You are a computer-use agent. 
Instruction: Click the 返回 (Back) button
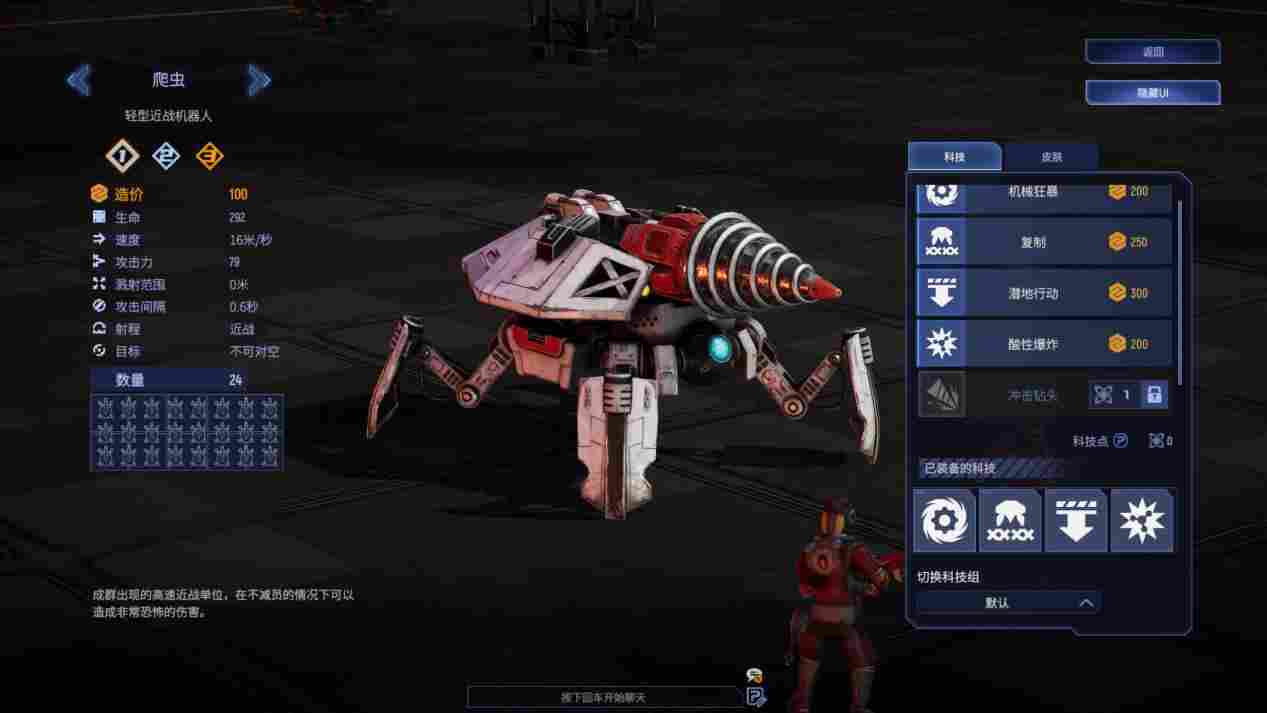[x=1152, y=52]
